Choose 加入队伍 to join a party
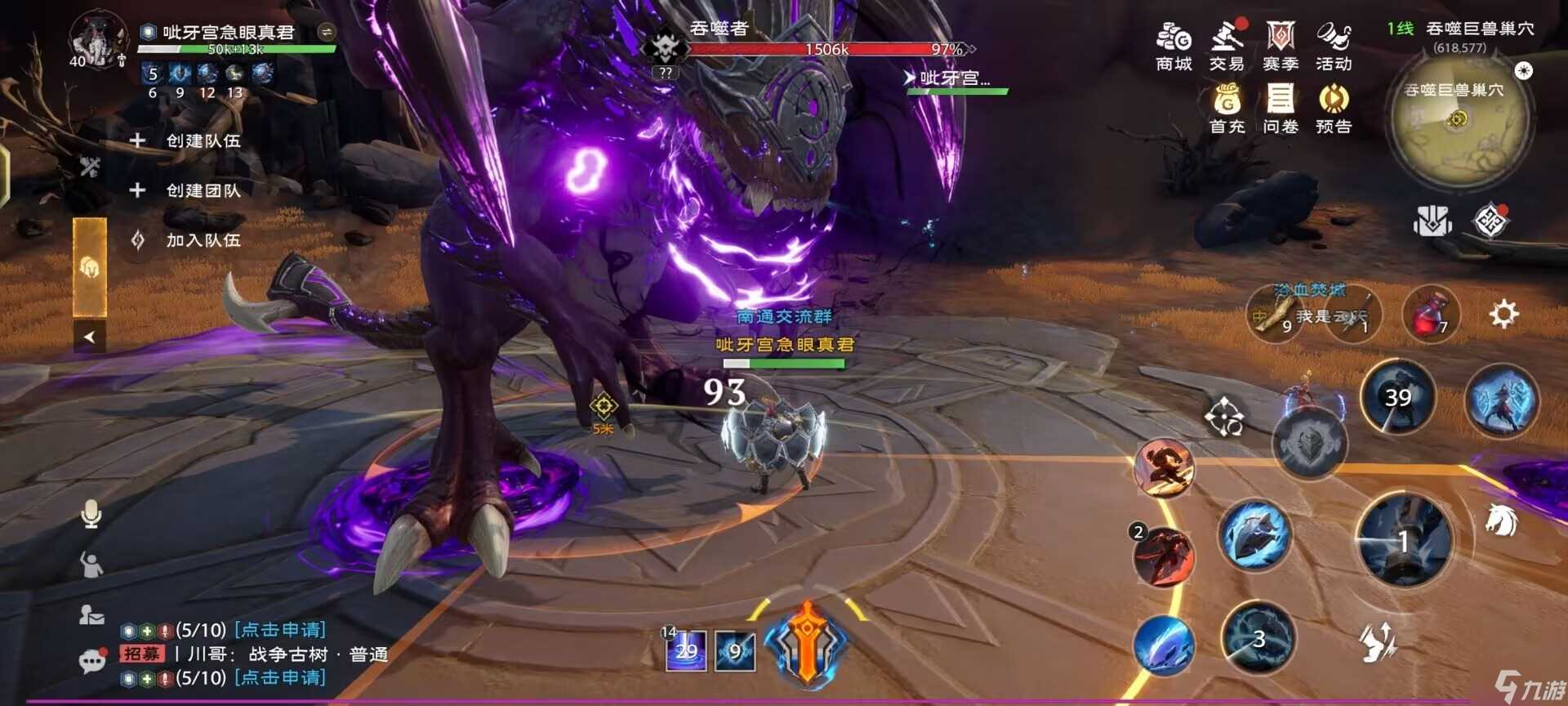The width and height of the screenshot is (1568, 706). (203, 240)
